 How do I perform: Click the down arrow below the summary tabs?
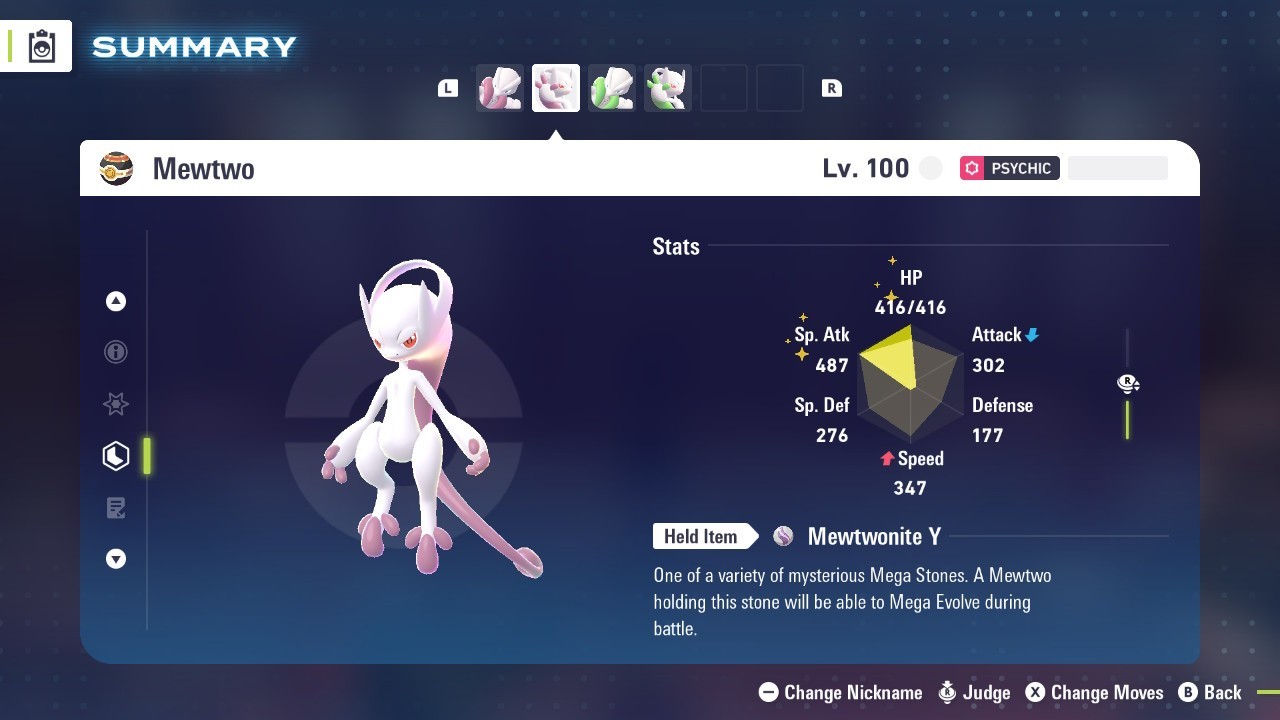coord(116,559)
